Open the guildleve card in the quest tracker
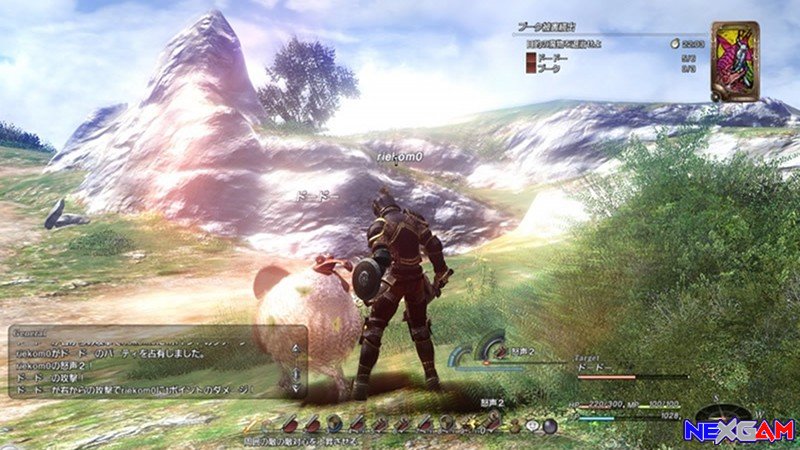The image size is (800, 450). click(x=734, y=60)
